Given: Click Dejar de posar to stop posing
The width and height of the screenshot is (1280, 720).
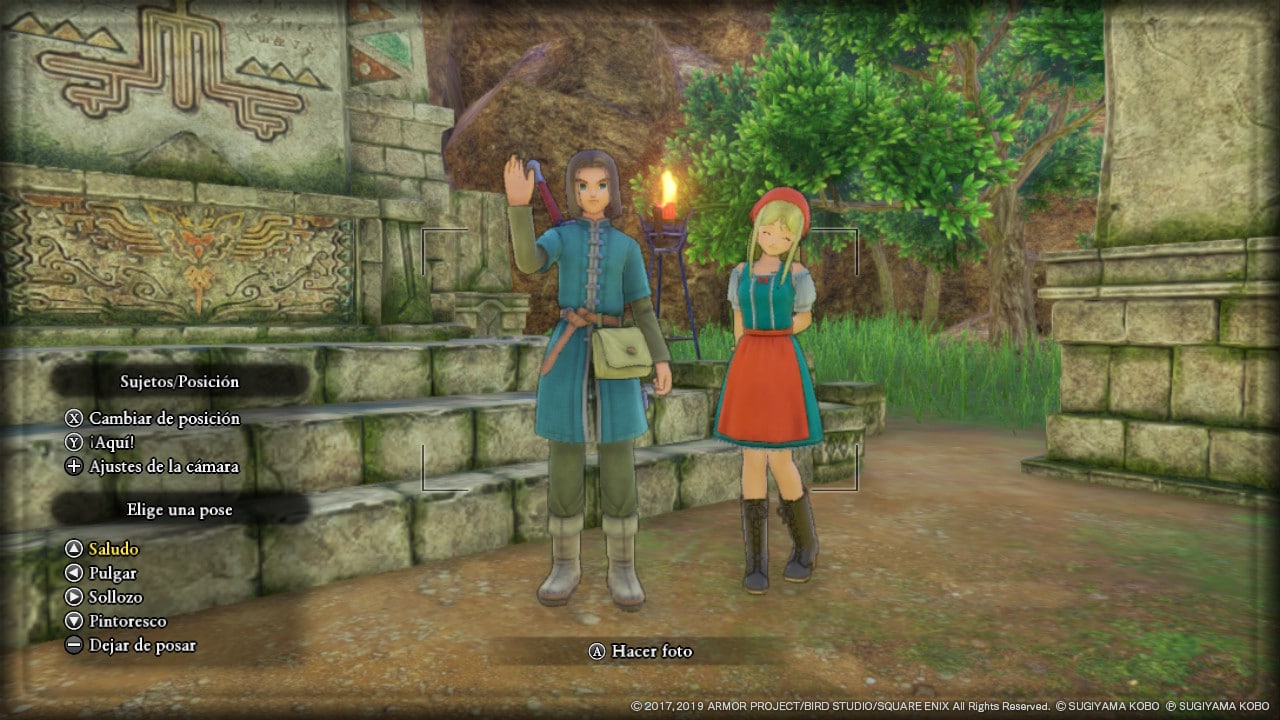Looking at the screenshot, I should tap(141, 645).
